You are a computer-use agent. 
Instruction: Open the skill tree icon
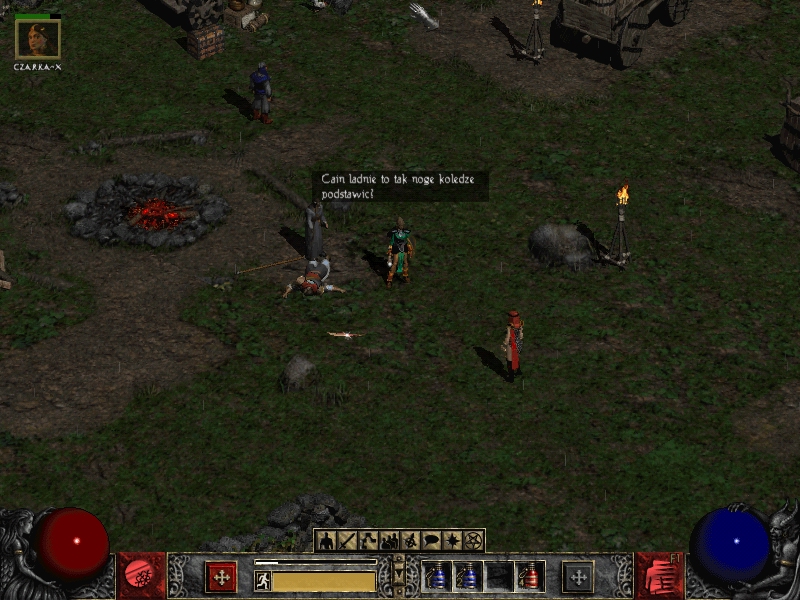(x=368, y=541)
